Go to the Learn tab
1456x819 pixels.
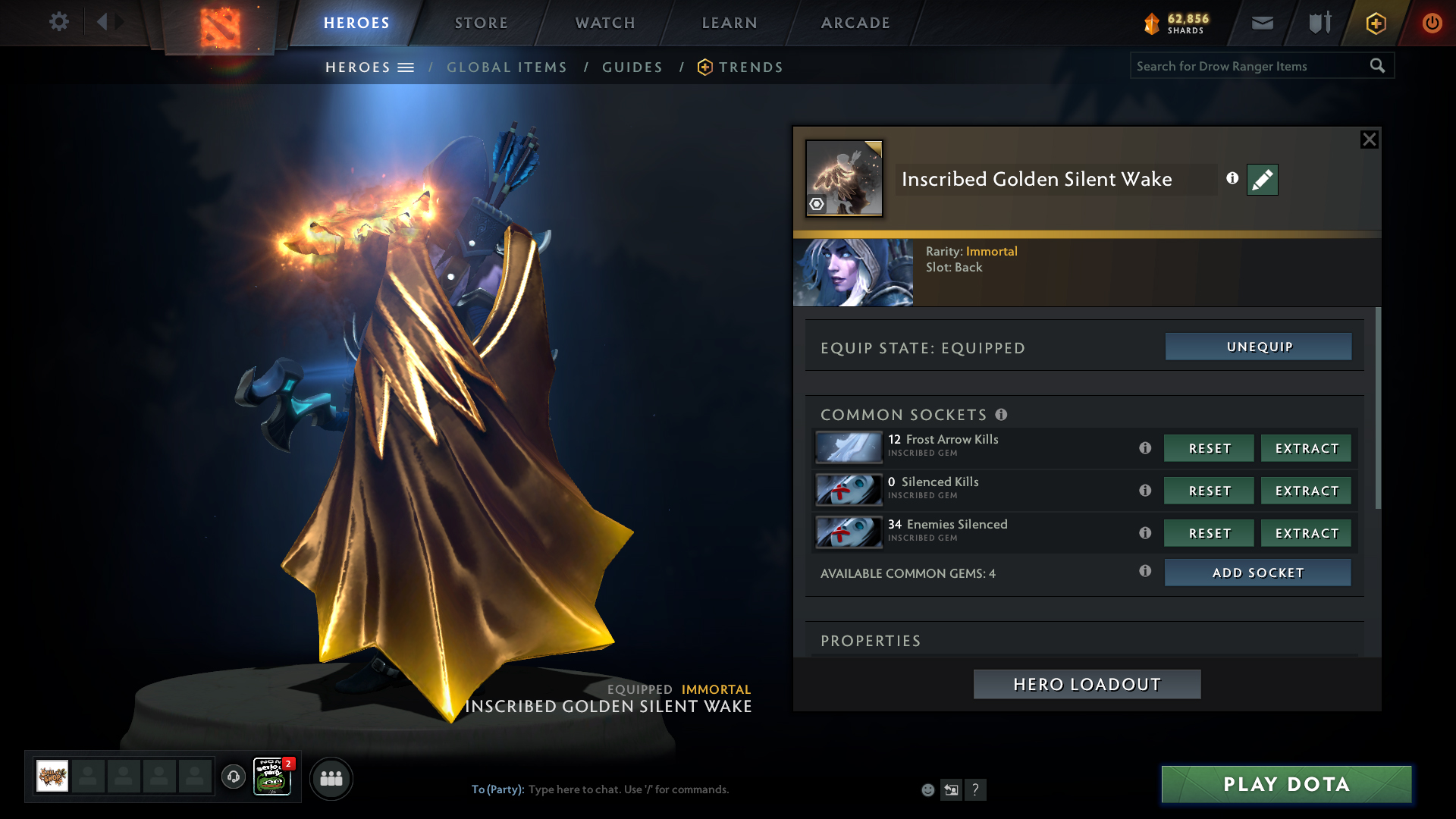point(730,23)
